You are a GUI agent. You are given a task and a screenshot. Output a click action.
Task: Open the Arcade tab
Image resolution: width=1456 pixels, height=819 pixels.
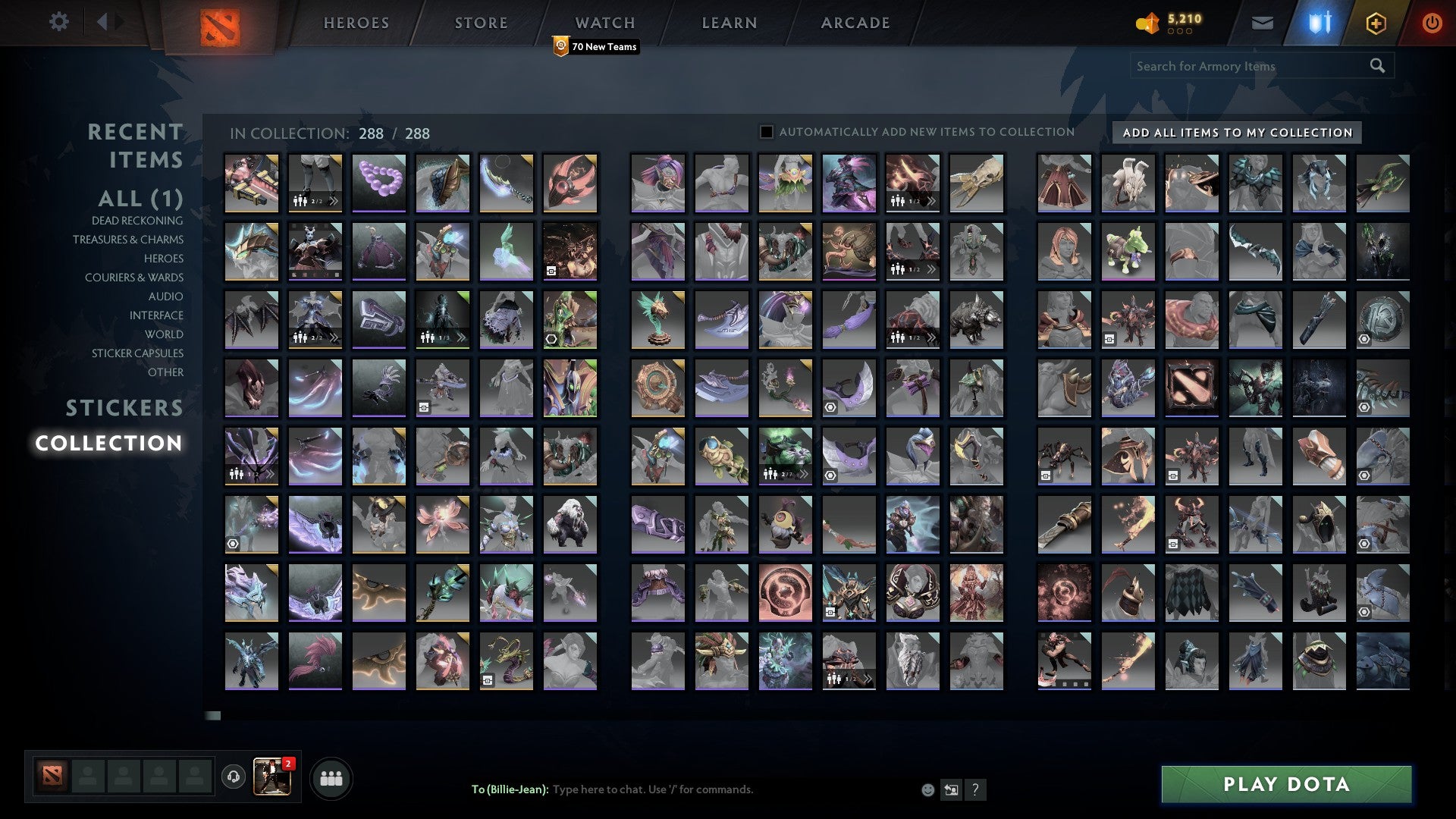[x=855, y=23]
